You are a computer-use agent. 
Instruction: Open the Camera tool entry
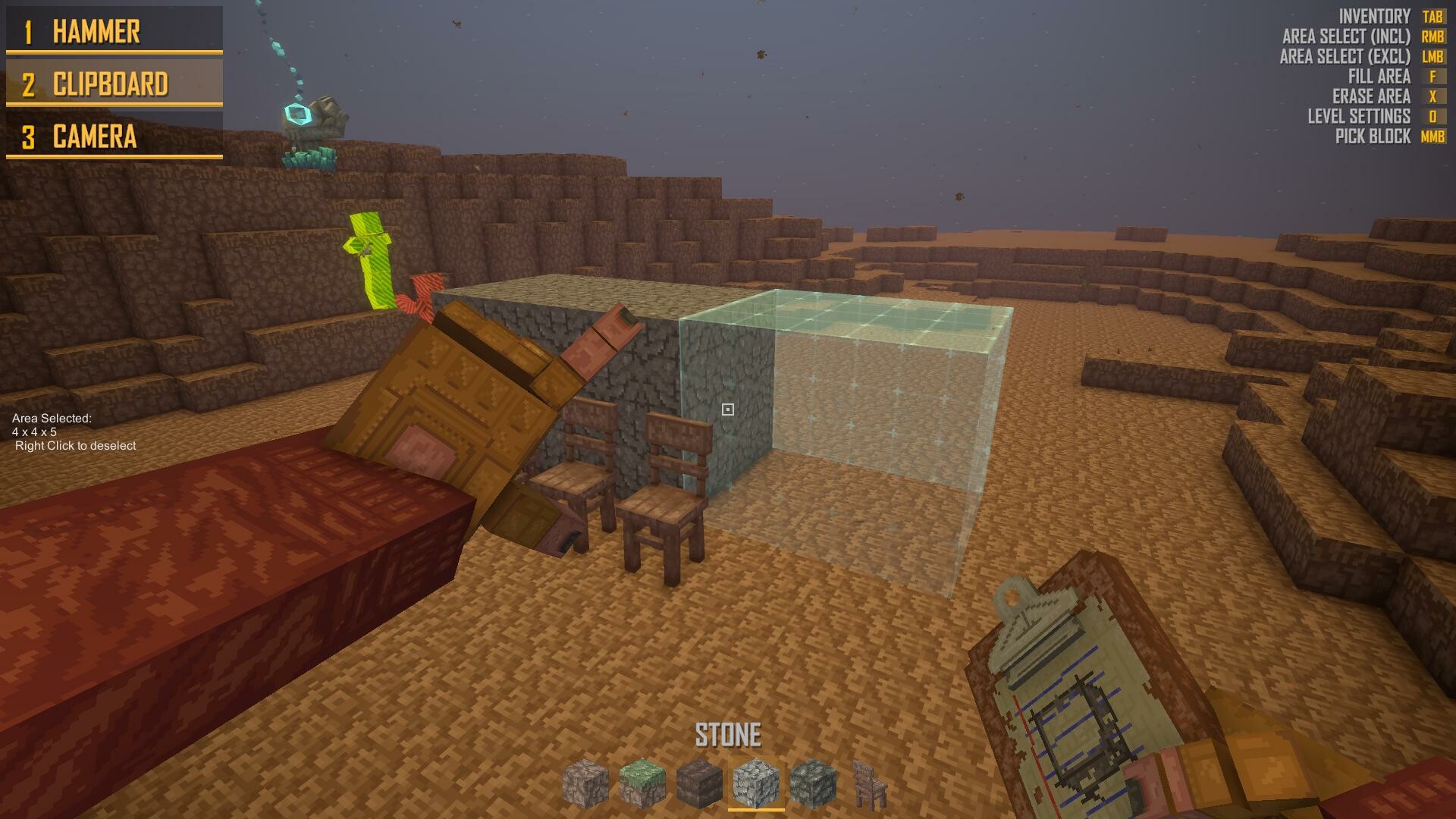coord(95,137)
